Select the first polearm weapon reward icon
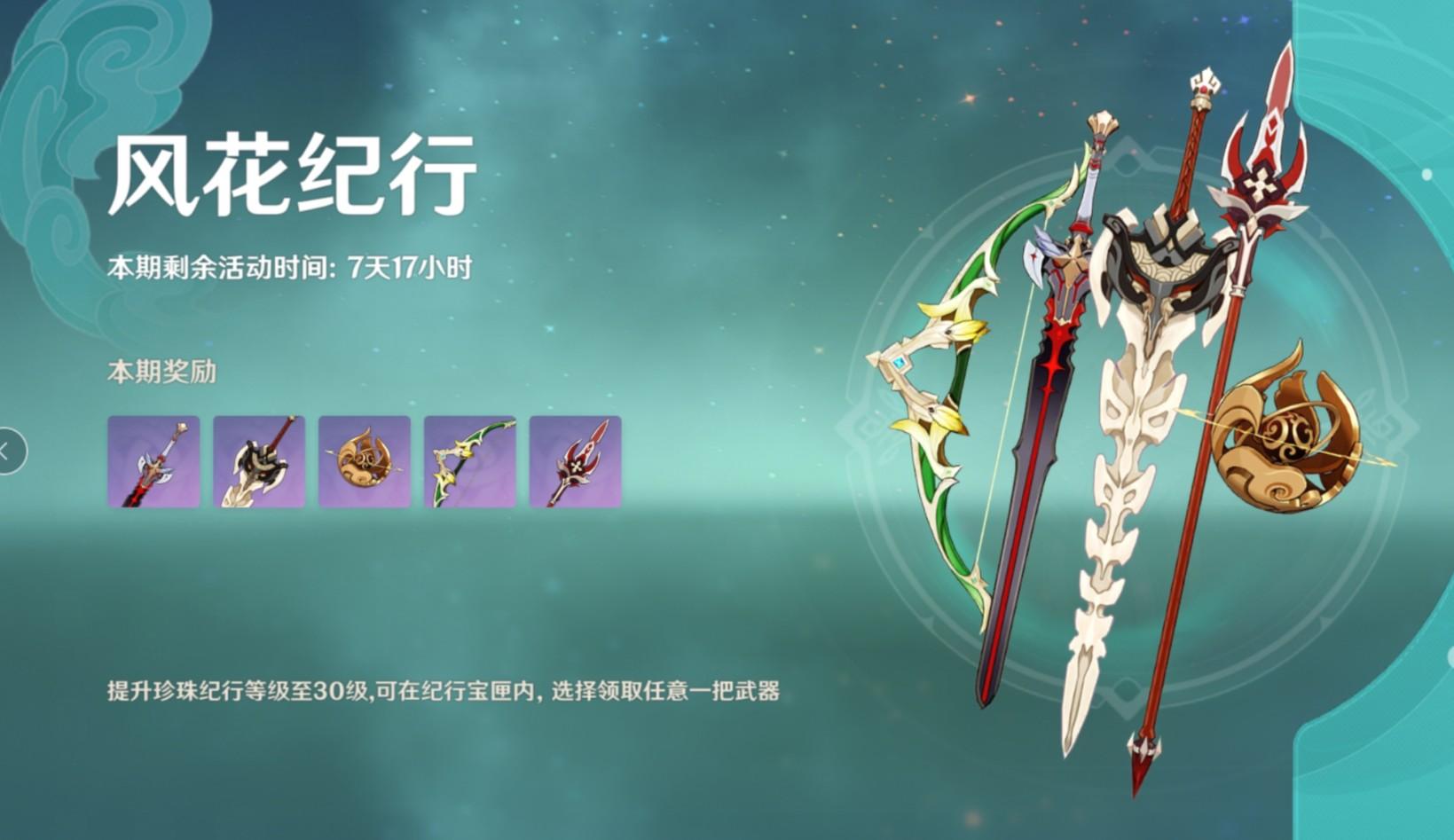Screen dimensions: 1454x840 coord(153,463)
